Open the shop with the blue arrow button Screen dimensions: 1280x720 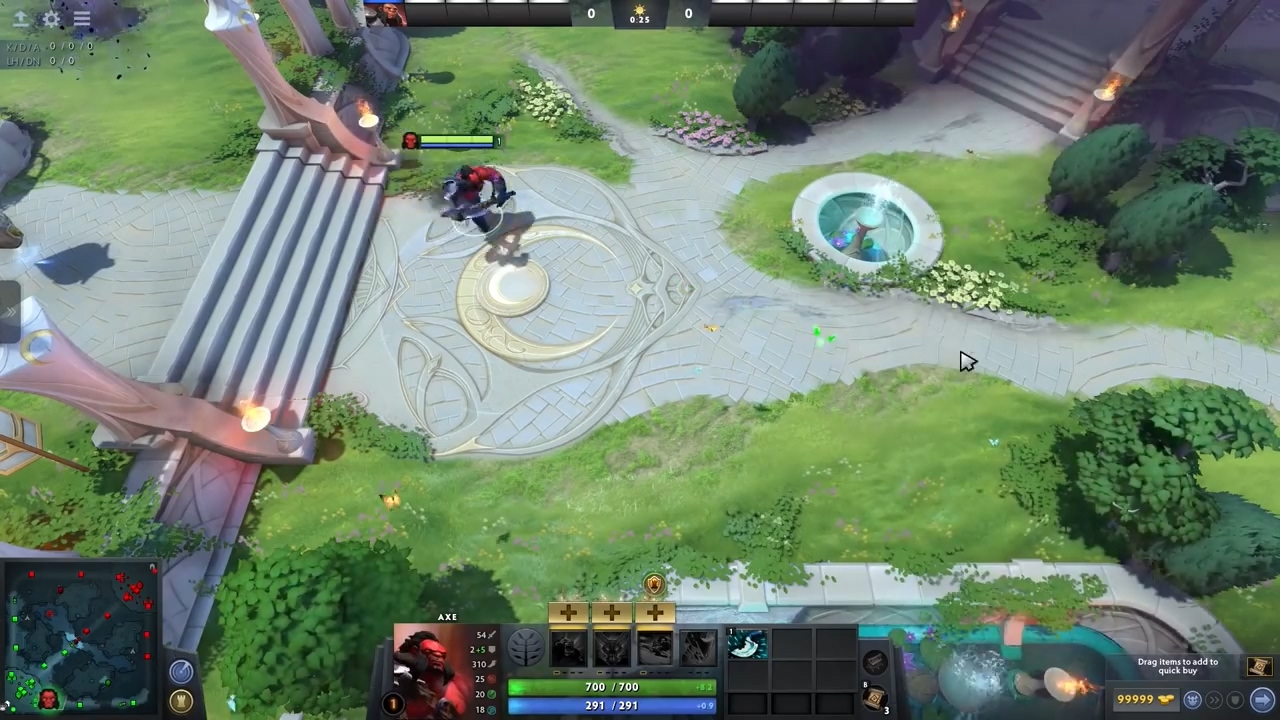pos(1259,700)
